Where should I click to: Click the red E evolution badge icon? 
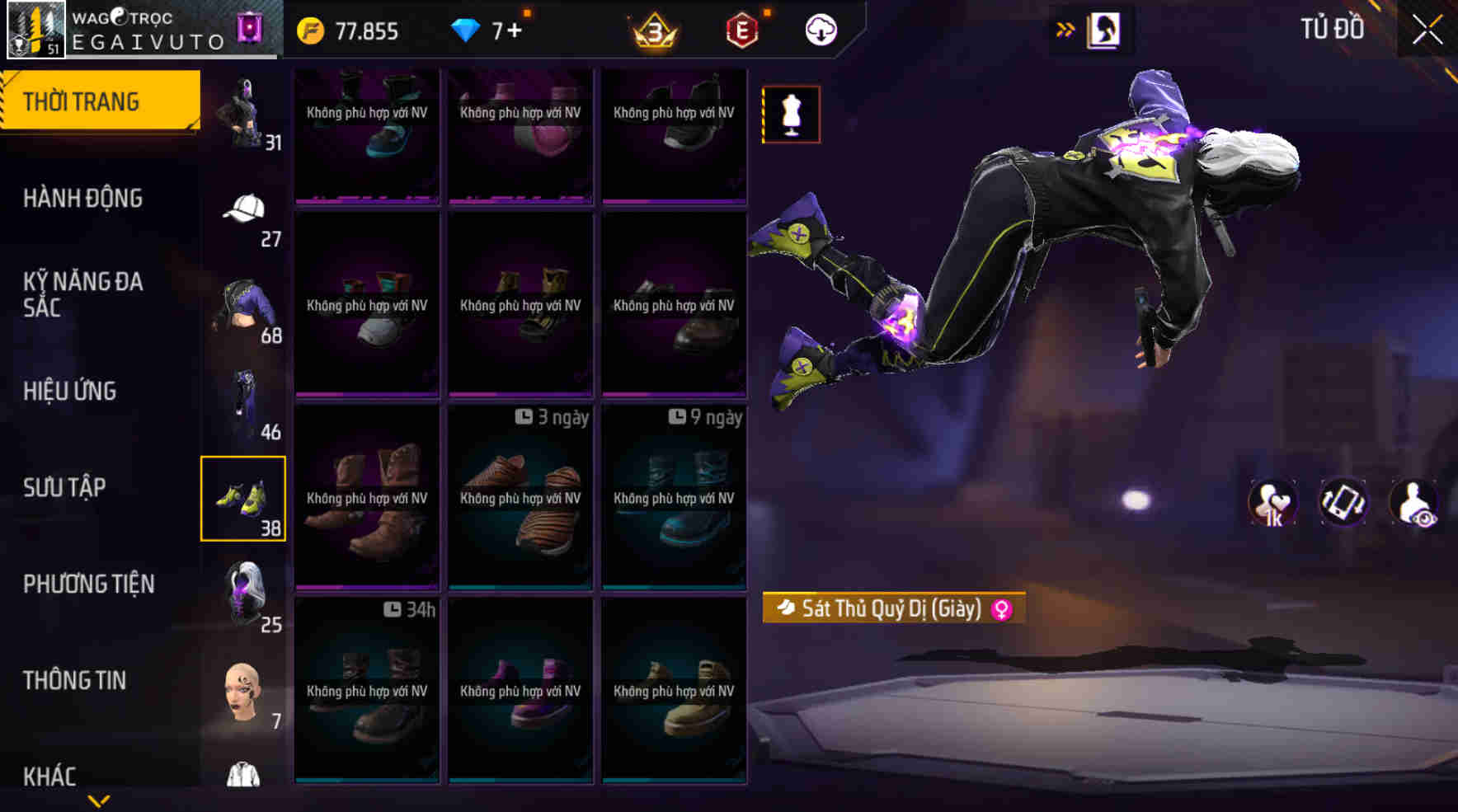[x=738, y=31]
